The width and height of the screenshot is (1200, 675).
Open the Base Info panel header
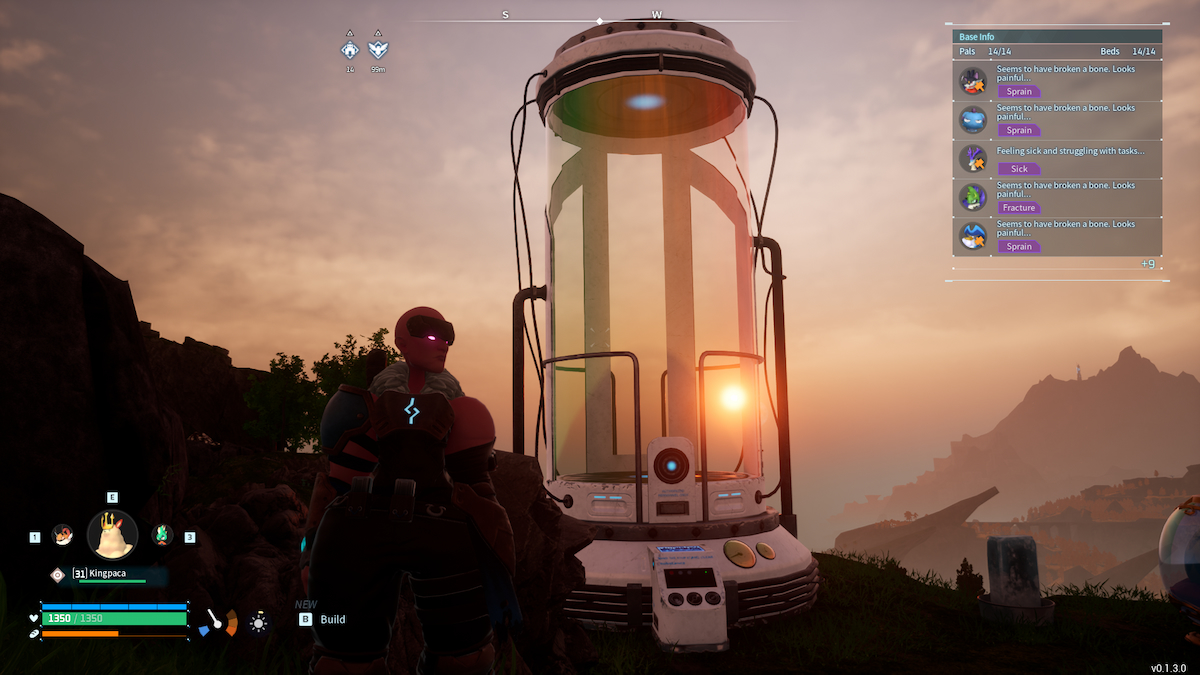point(1057,37)
